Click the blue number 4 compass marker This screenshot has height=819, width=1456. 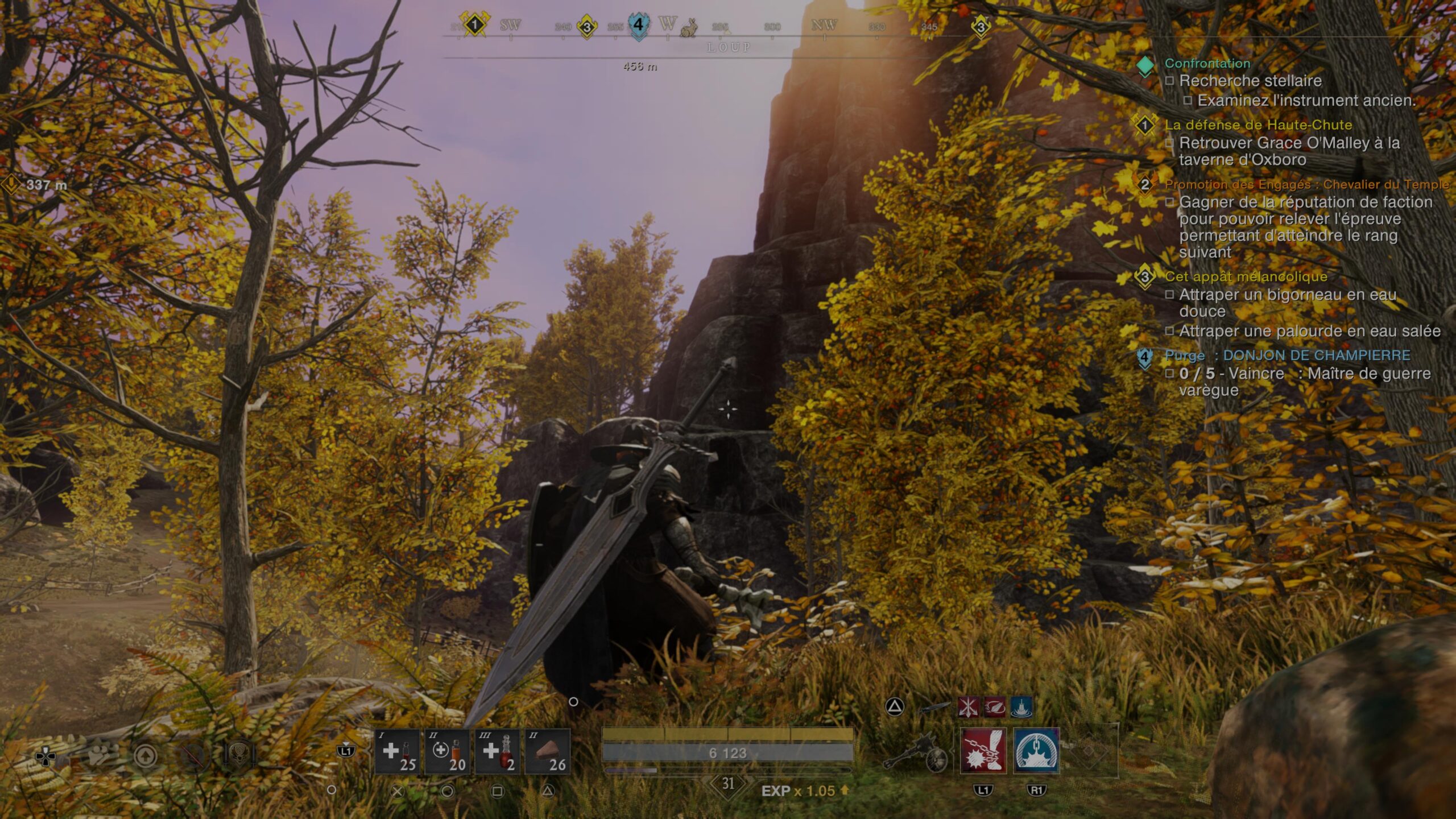coord(638,25)
